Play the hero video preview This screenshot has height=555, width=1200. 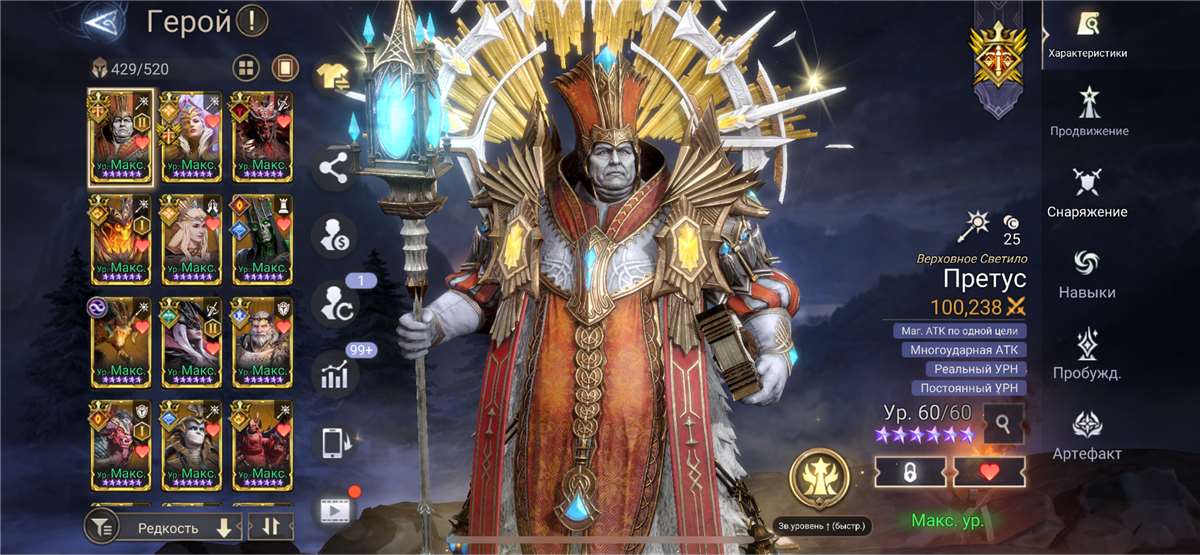coord(335,510)
